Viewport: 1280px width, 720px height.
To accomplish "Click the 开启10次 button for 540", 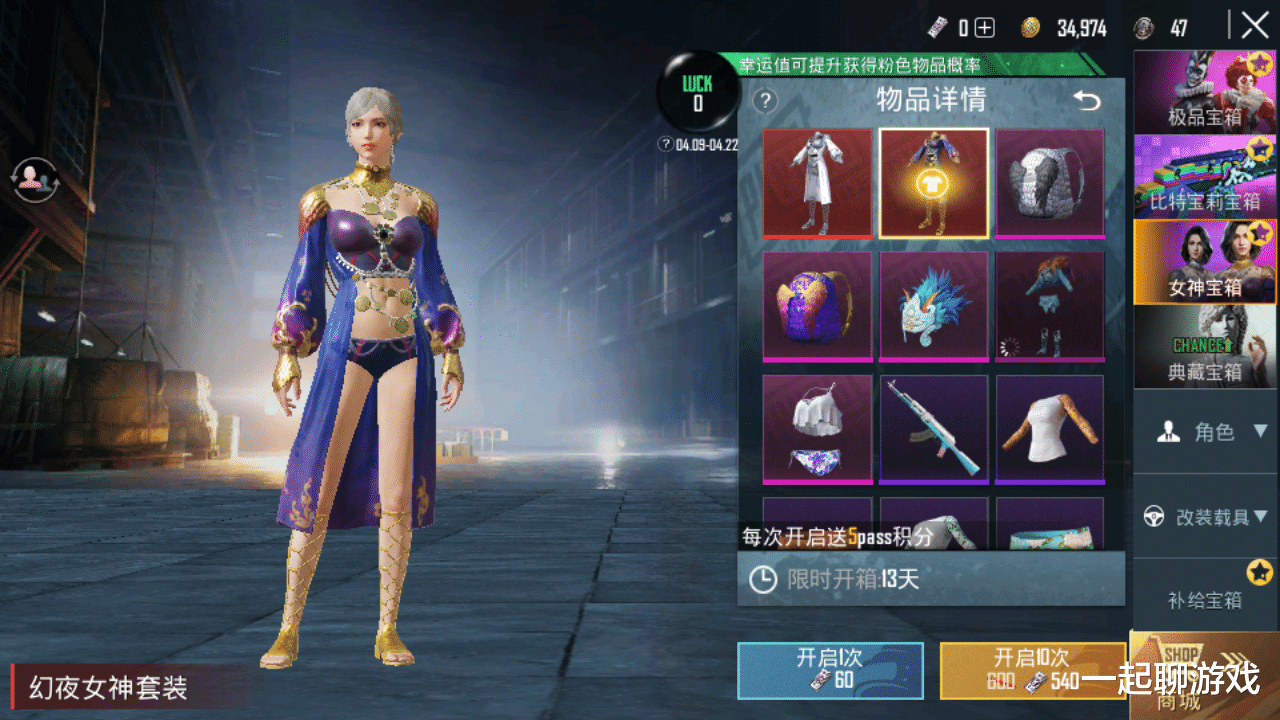I will pos(1033,670).
